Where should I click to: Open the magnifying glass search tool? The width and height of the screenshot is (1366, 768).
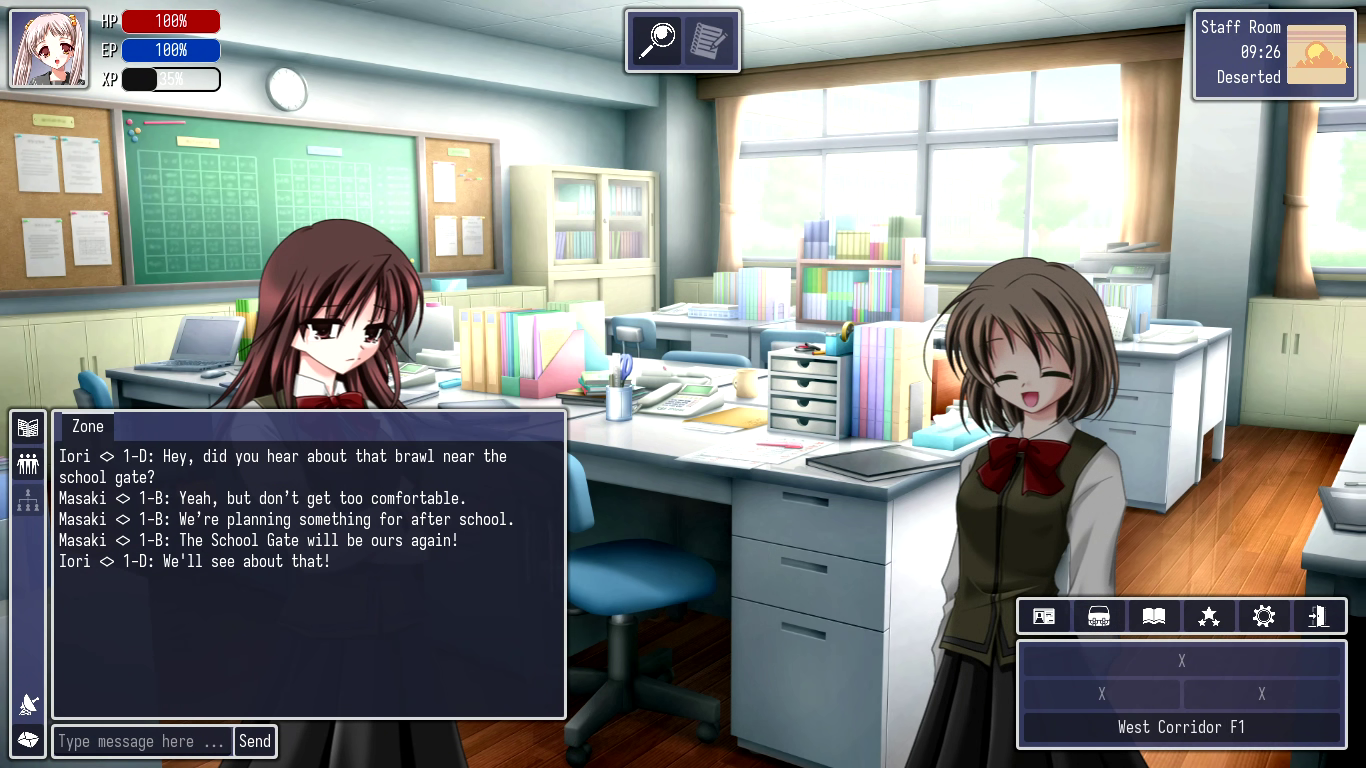(x=657, y=41)
